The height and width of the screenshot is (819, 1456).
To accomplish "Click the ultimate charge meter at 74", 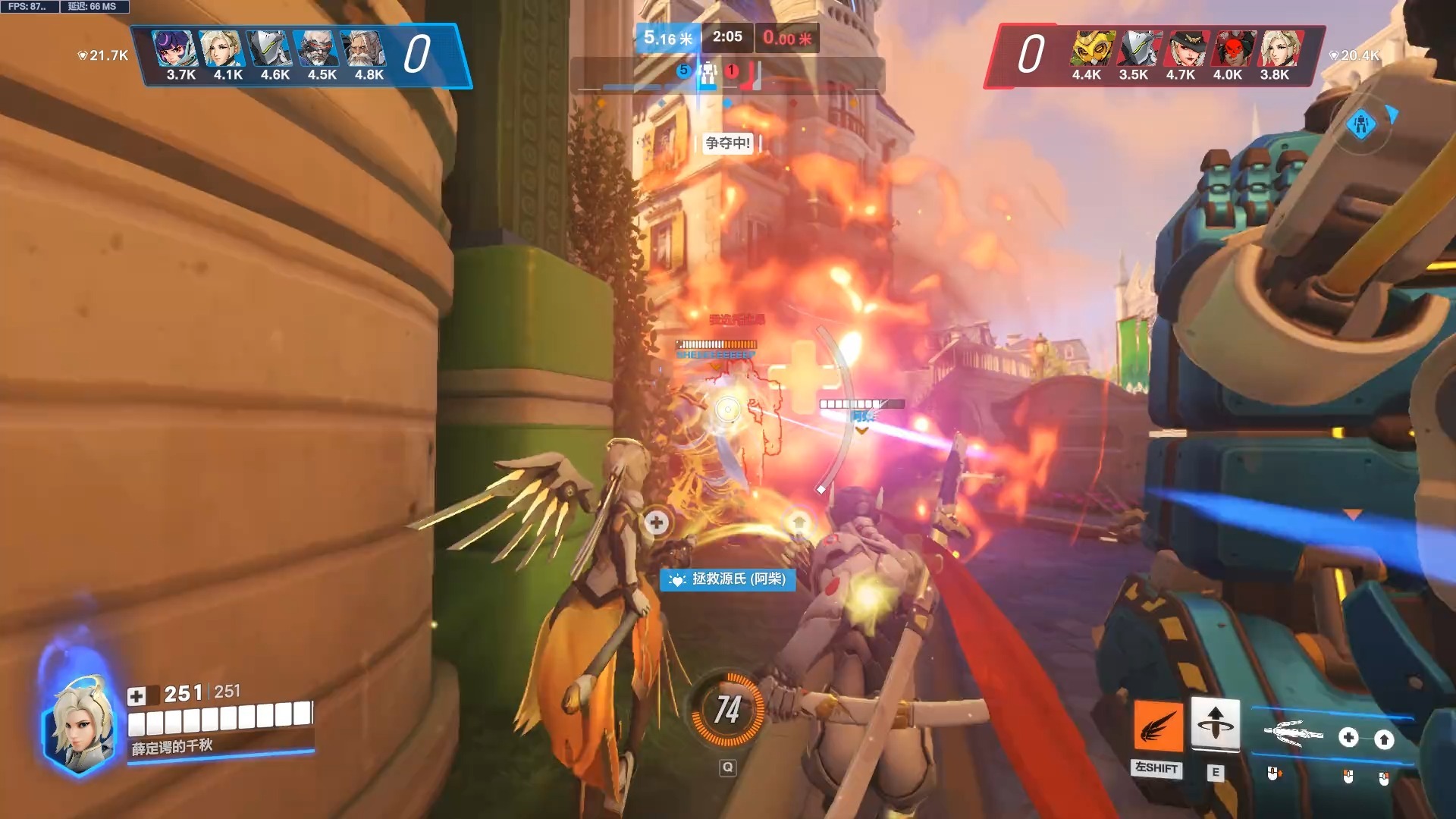I will click(x=727, y=710).
